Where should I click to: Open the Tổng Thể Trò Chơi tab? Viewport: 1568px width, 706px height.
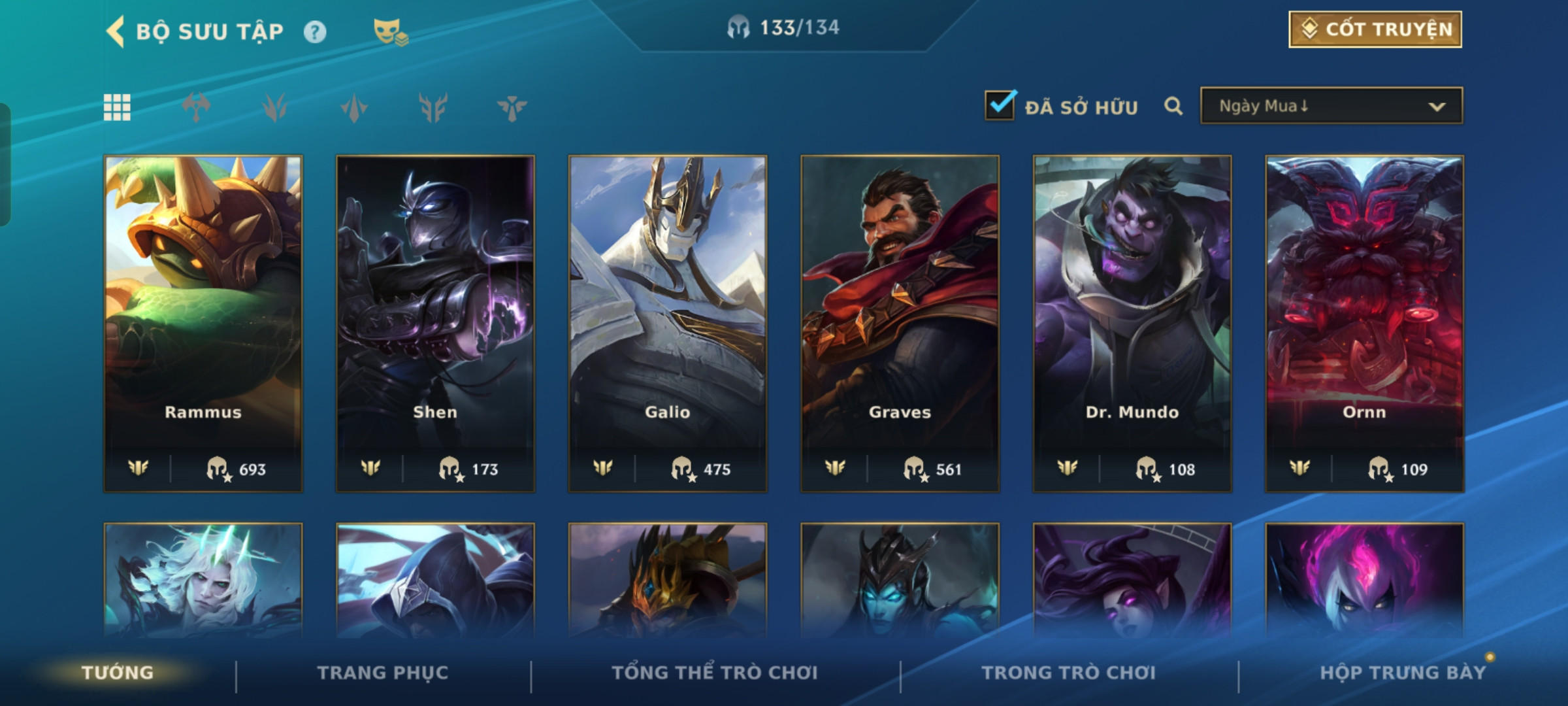715,673
